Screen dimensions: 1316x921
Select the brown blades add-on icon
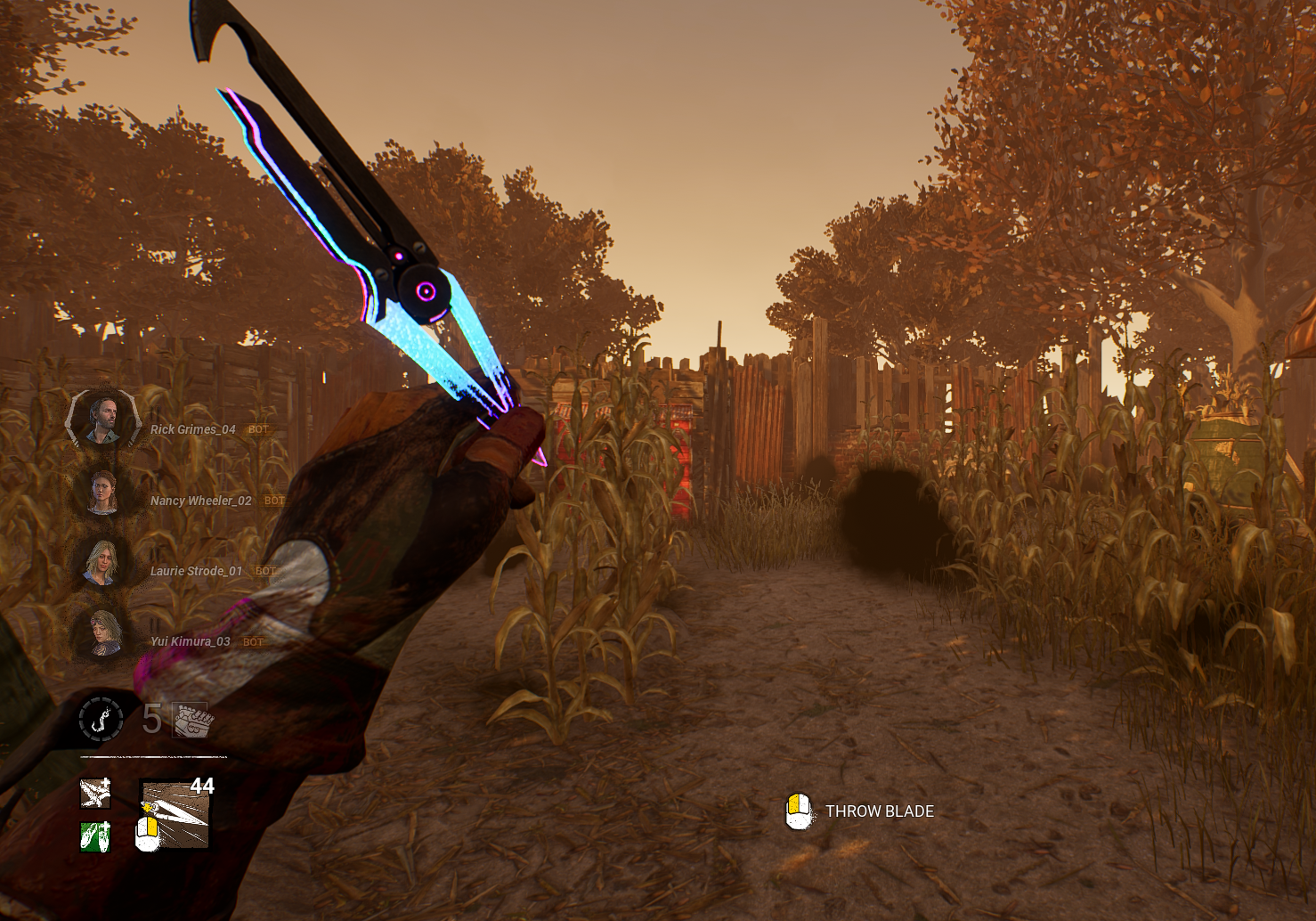[x=95, y=793]
